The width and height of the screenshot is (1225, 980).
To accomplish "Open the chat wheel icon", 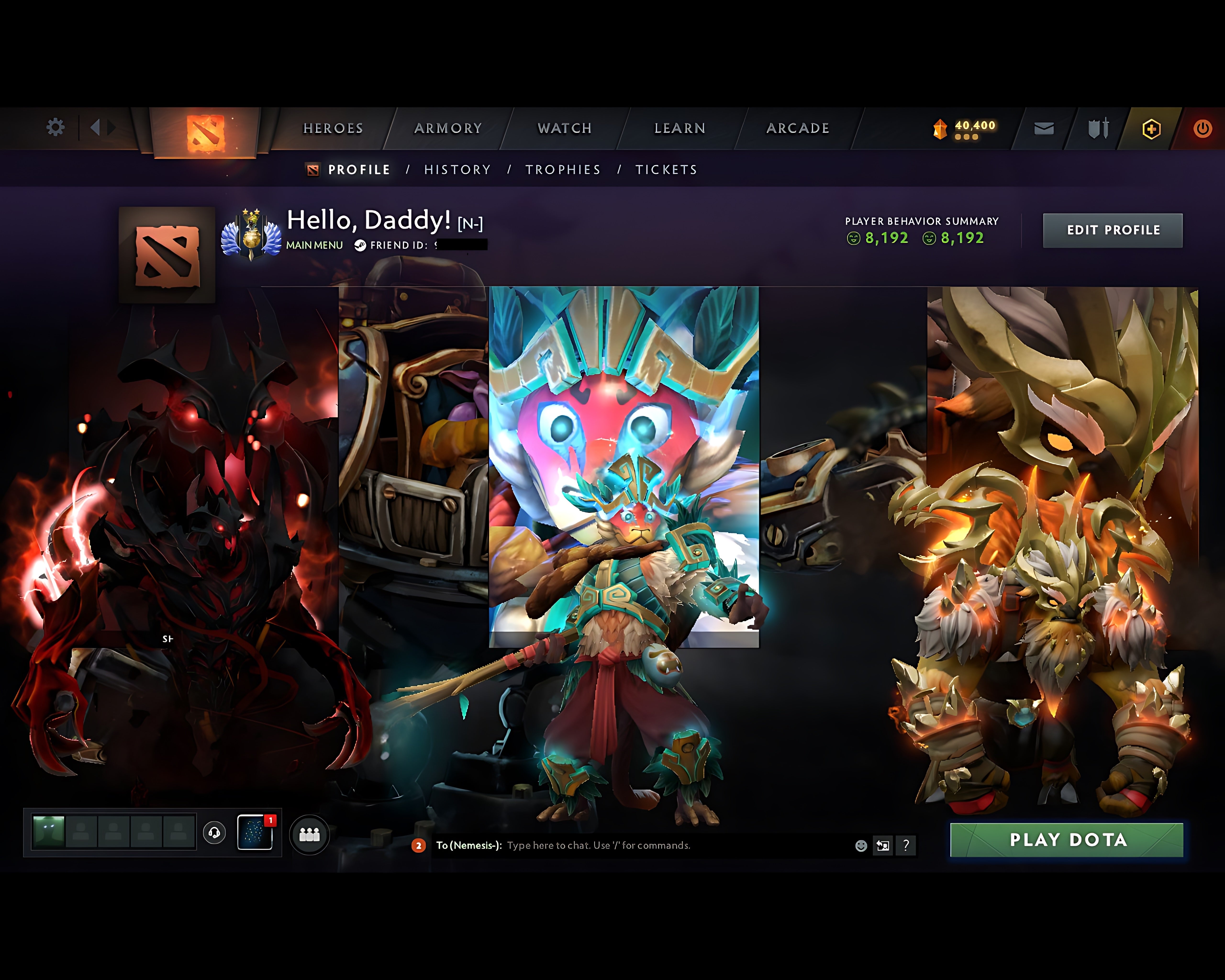I will [x=882, y=845].
